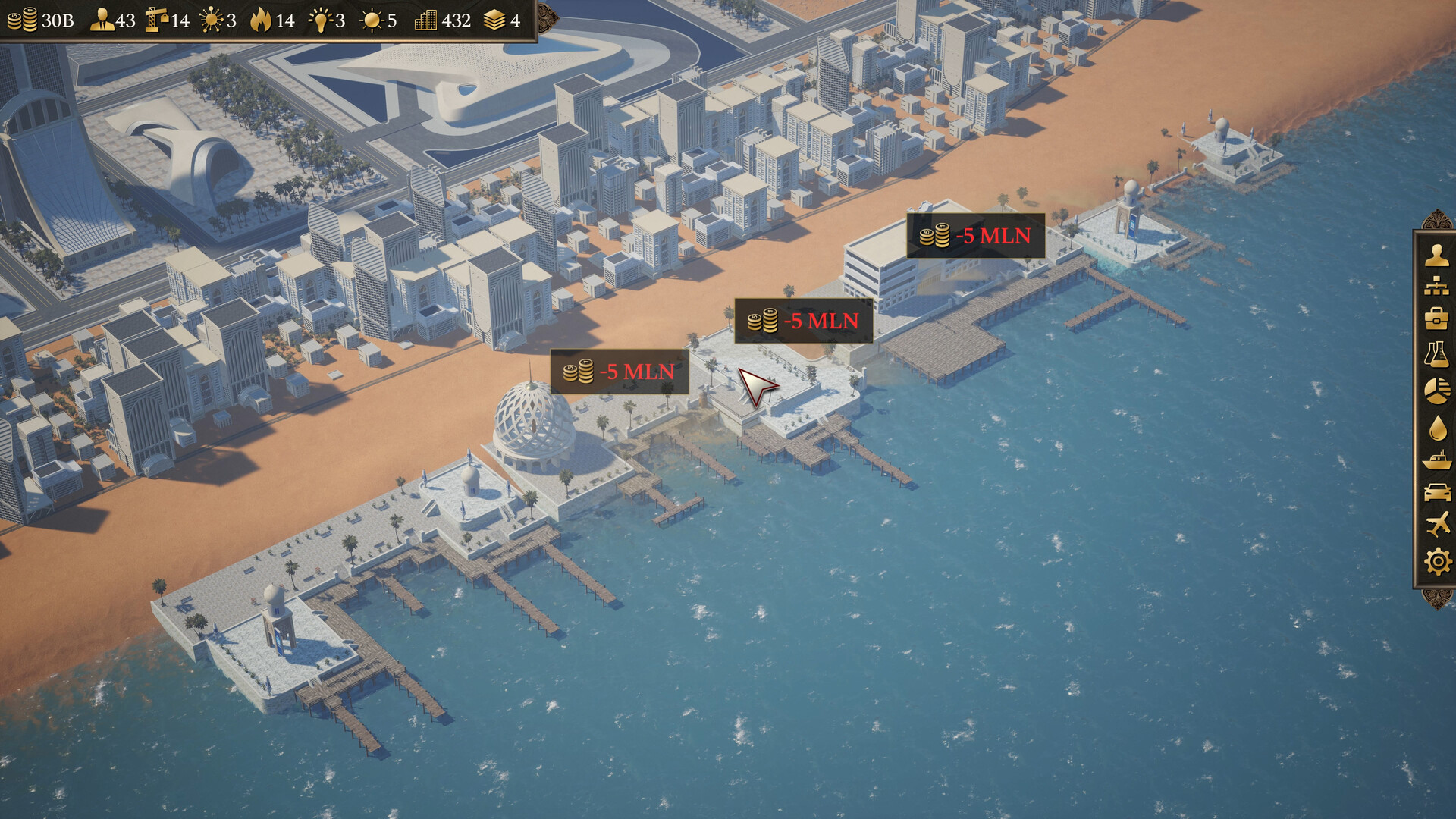Viewport: 1456px width, 819px height.
Task: Open the research flasks panel
Action: tap(1436, 353)
